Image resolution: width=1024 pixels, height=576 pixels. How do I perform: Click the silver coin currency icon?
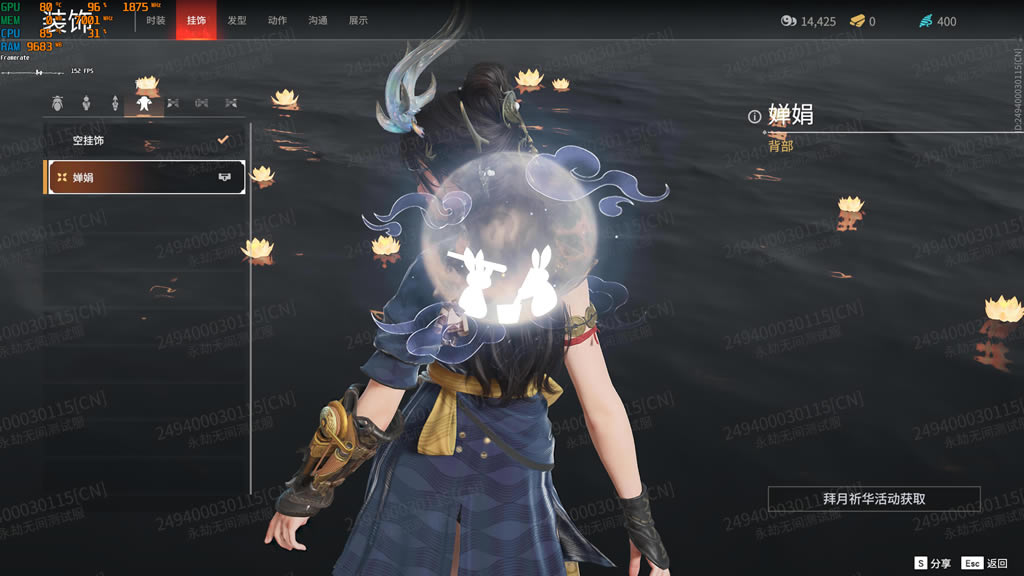[x=788, y=21]
